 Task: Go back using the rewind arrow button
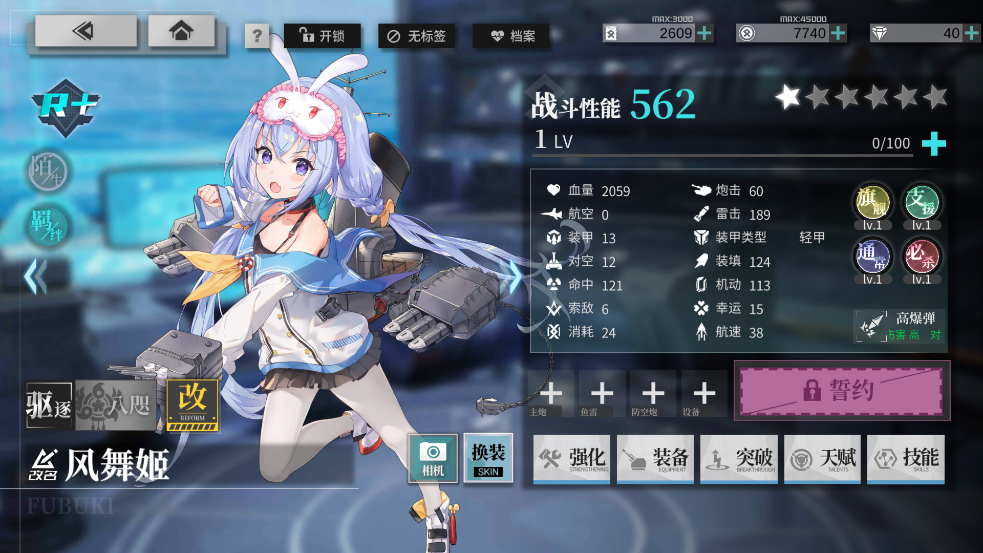click(x=85, y=31)
